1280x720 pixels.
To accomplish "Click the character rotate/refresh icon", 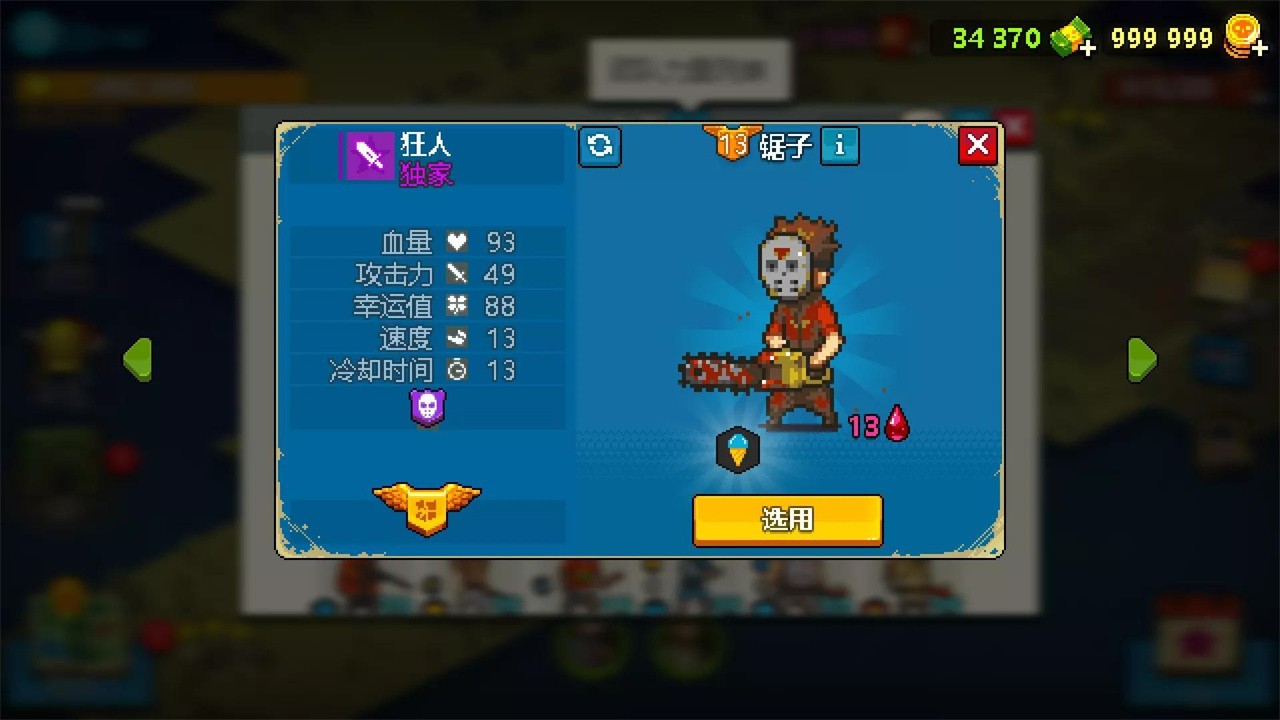I will tap(600, 146).
